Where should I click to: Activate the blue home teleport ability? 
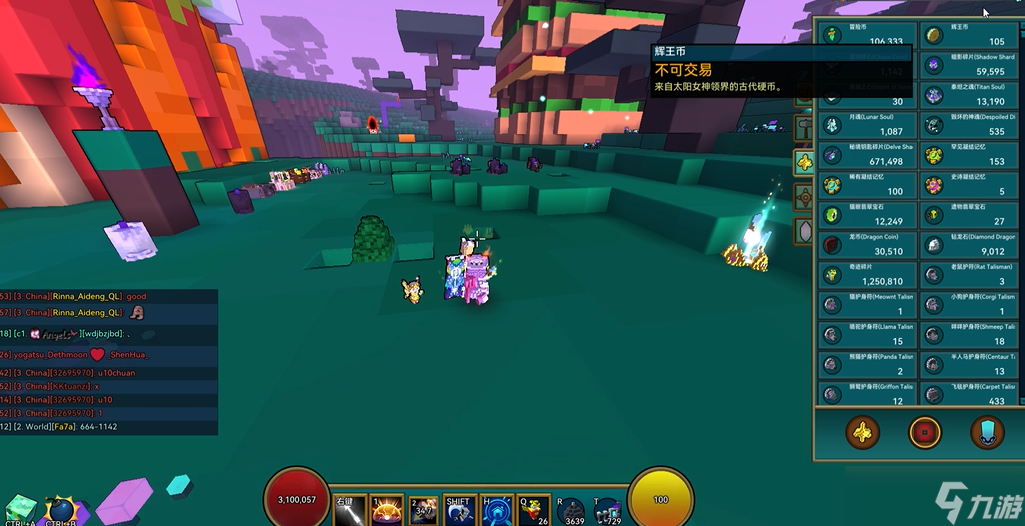pos(497,511)
